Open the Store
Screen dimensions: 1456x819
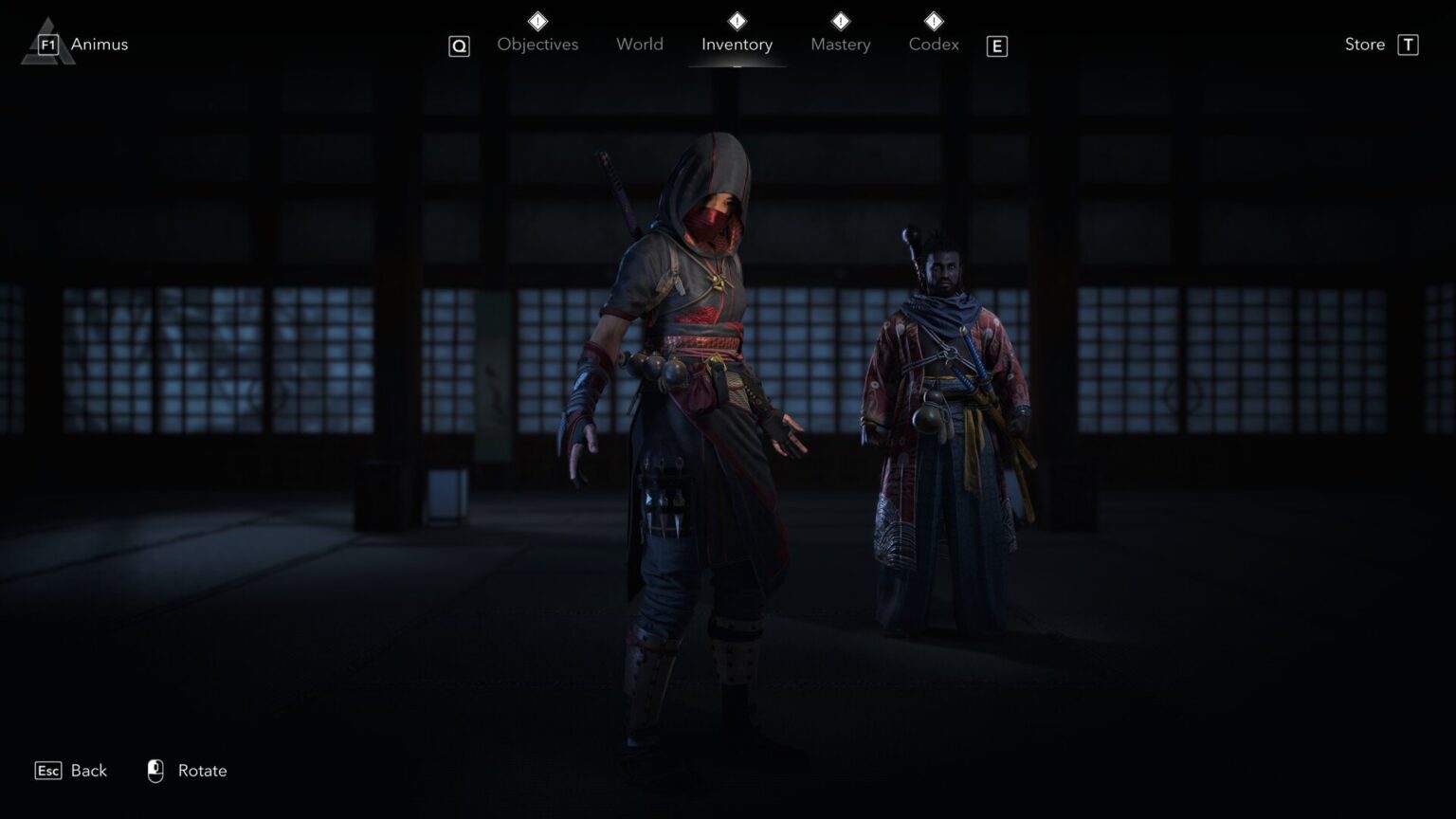(x=1365, y=44)
